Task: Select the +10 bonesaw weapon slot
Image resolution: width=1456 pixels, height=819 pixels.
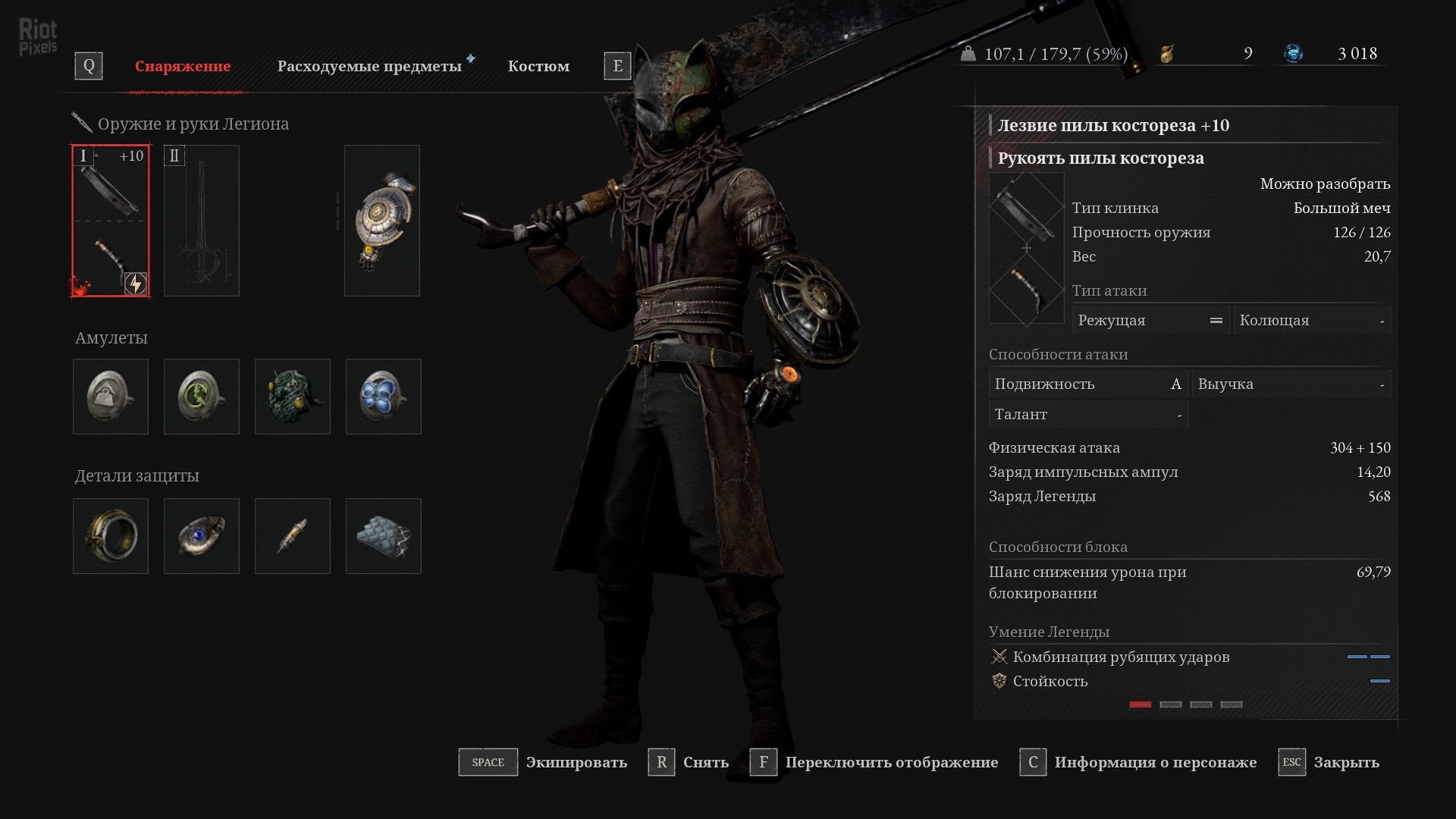Action: point(111,221)
